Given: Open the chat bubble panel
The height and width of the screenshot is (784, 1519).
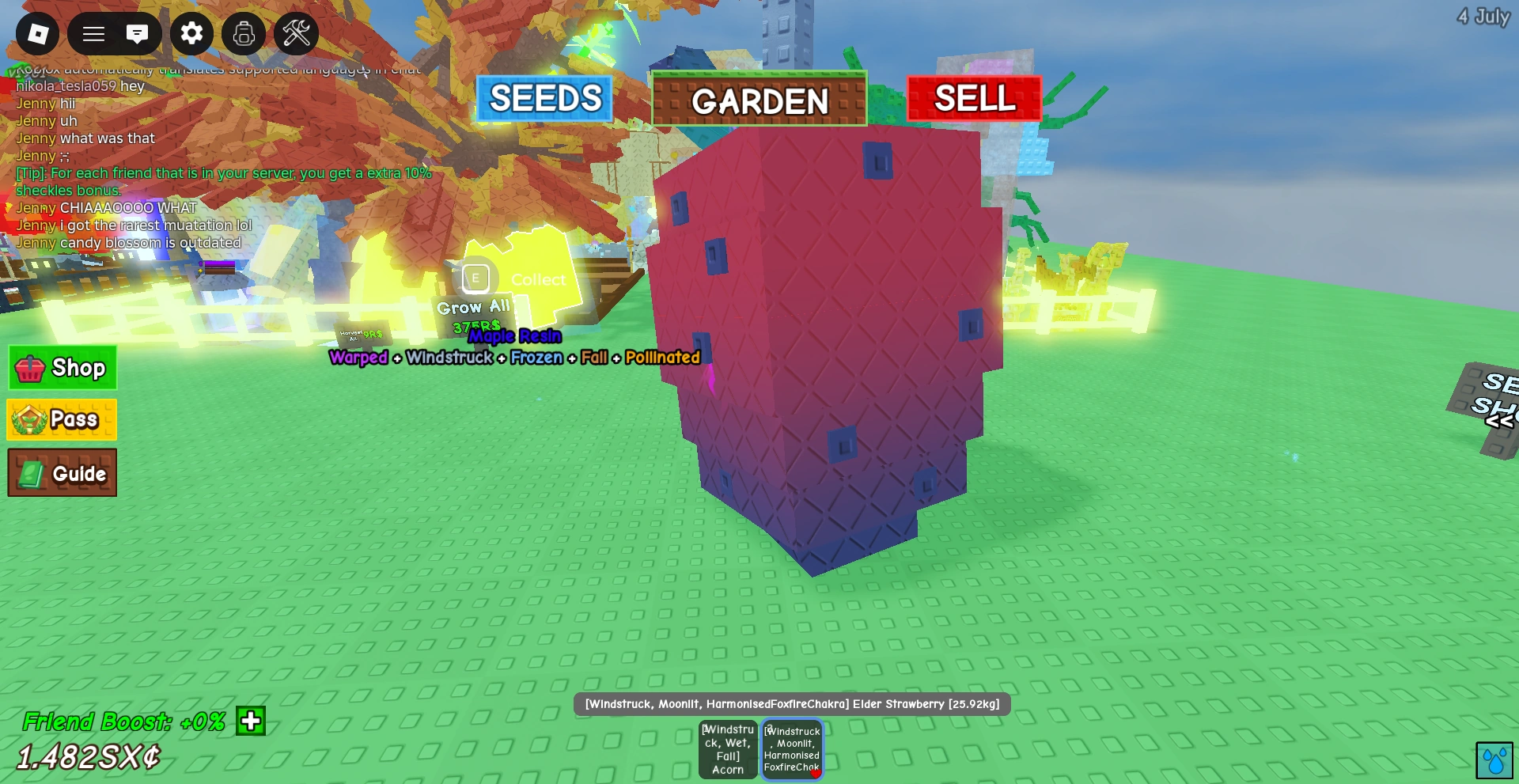Looking at the screenshot, I should click(139, 34).
